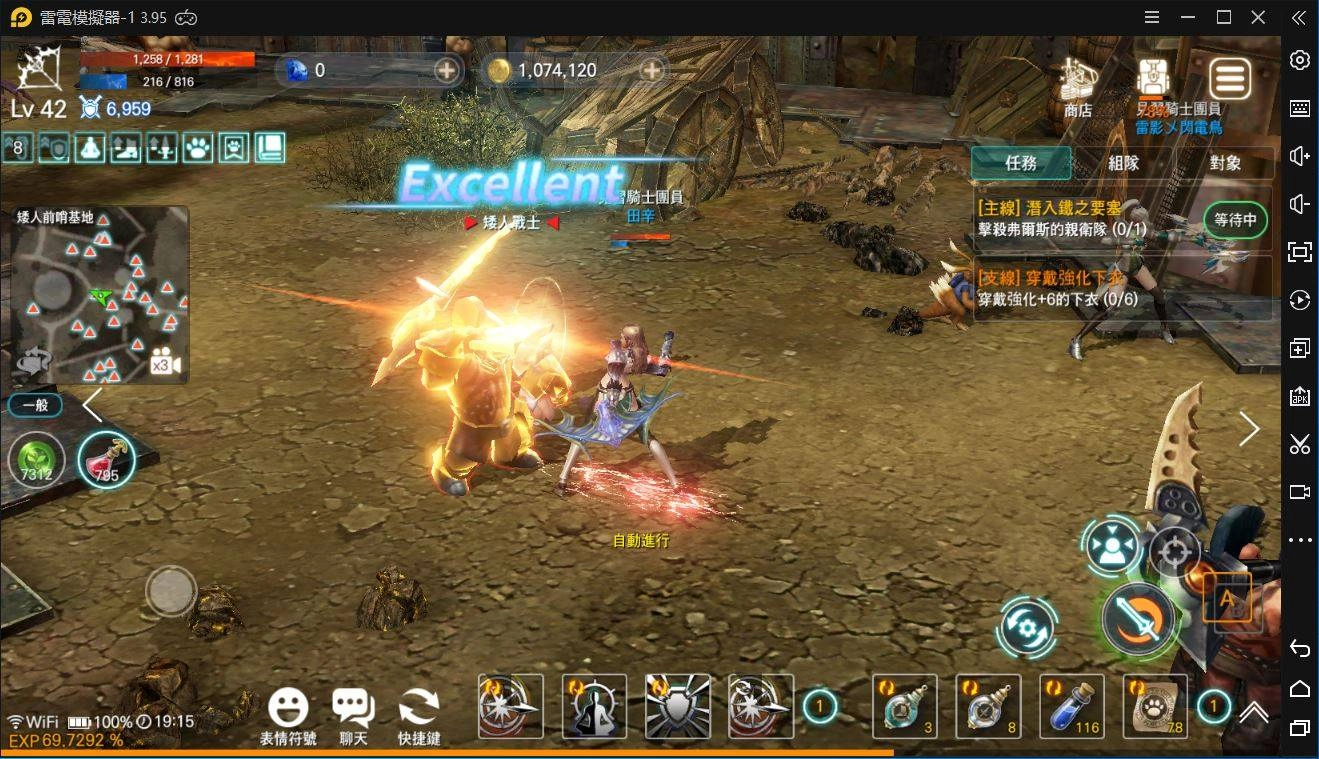Toggle the x3 camera zoom button
Image resolution: width=1319 pixels, height=759 pixels.
163,364
